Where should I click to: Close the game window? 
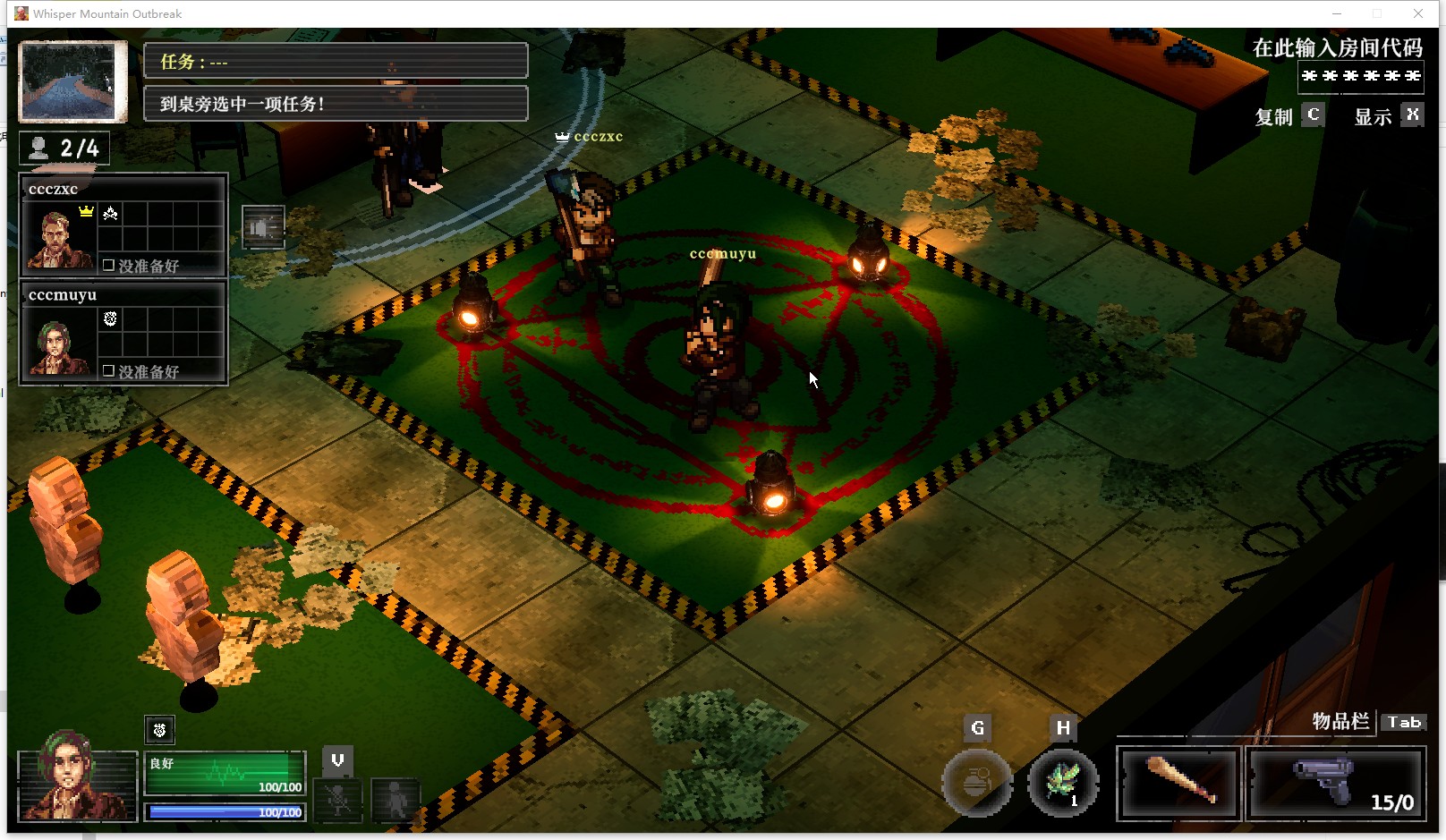(x=1418, y=13)
